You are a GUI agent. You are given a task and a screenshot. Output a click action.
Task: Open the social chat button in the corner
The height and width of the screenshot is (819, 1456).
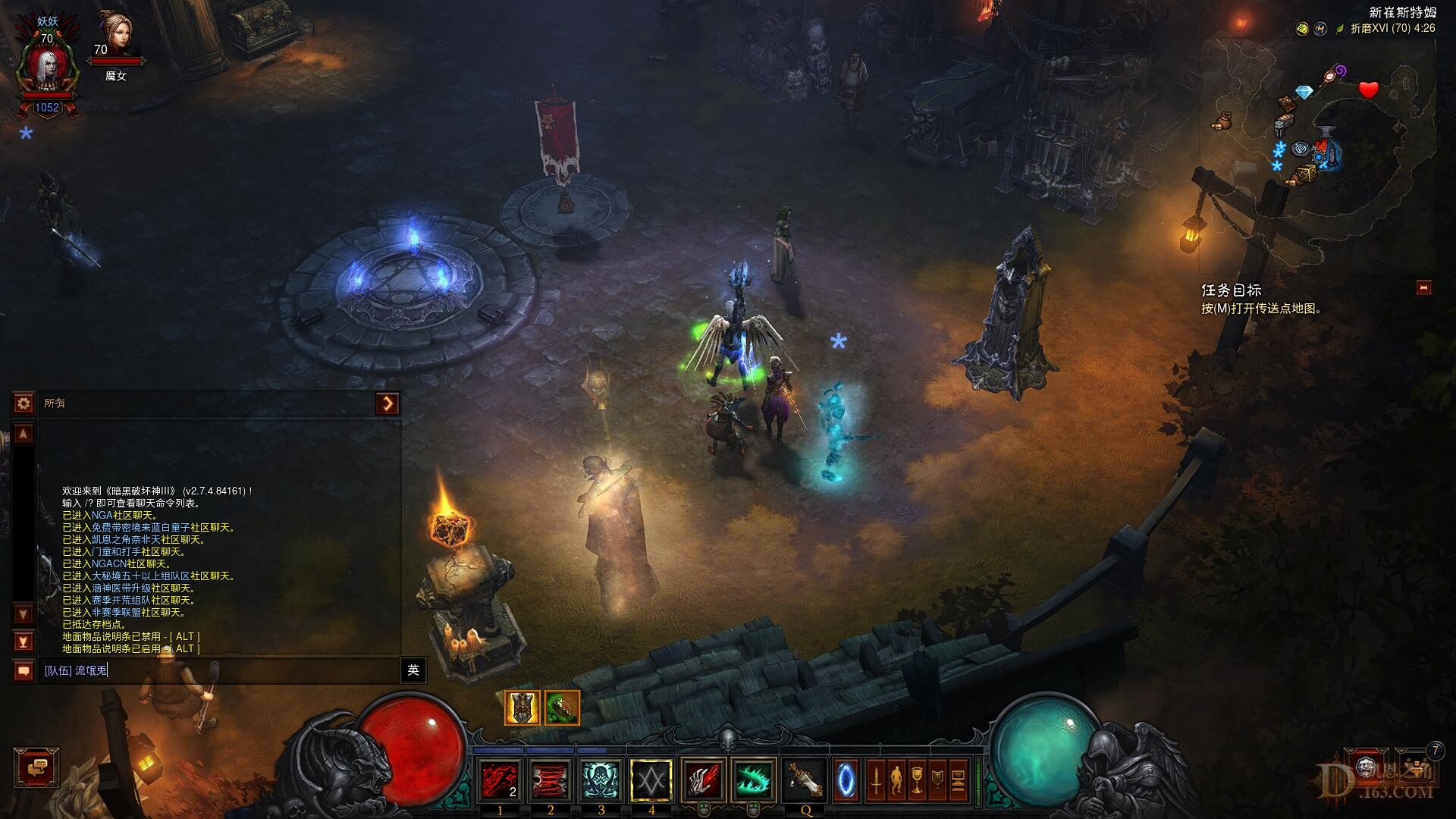pyautogui.click(x=36, y=768)
